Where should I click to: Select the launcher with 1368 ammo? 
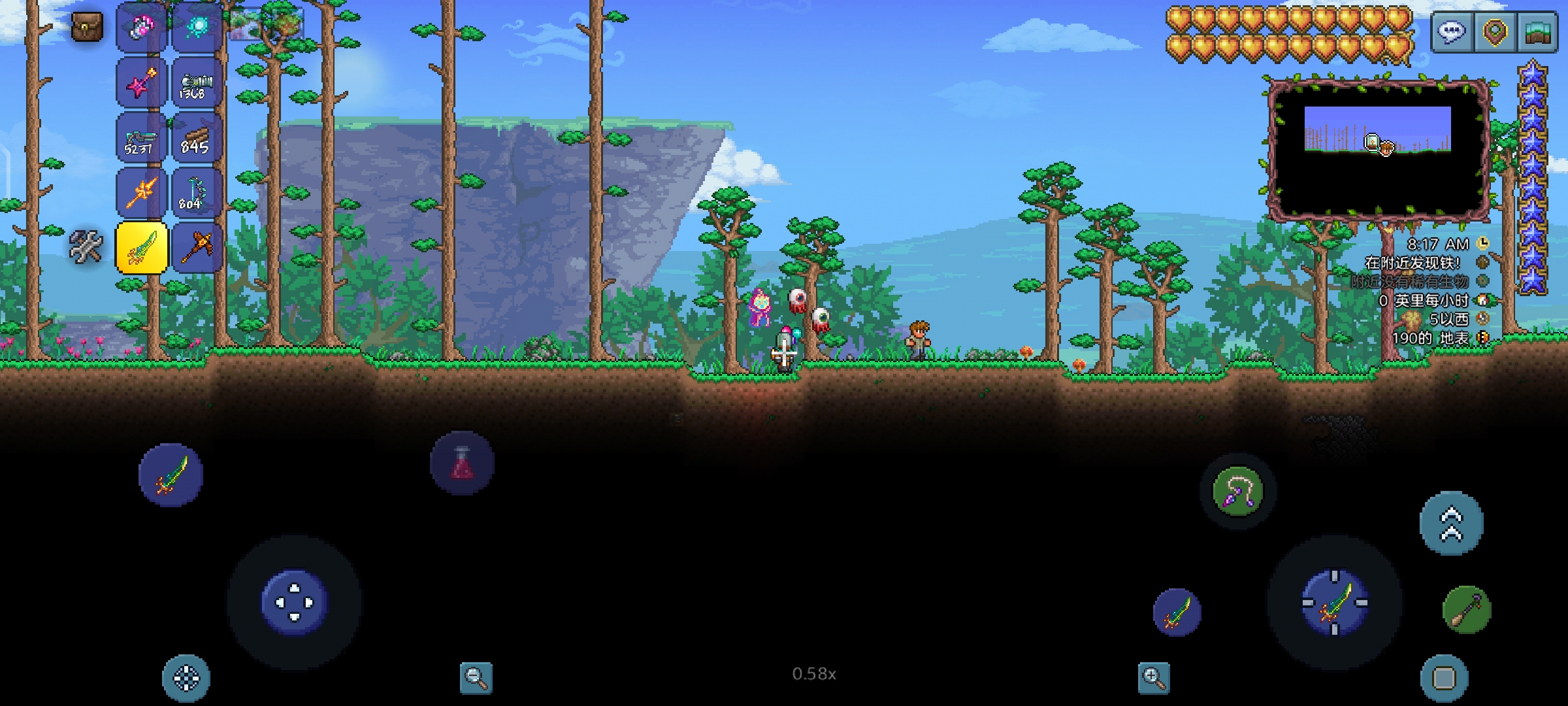coord(195,83)
